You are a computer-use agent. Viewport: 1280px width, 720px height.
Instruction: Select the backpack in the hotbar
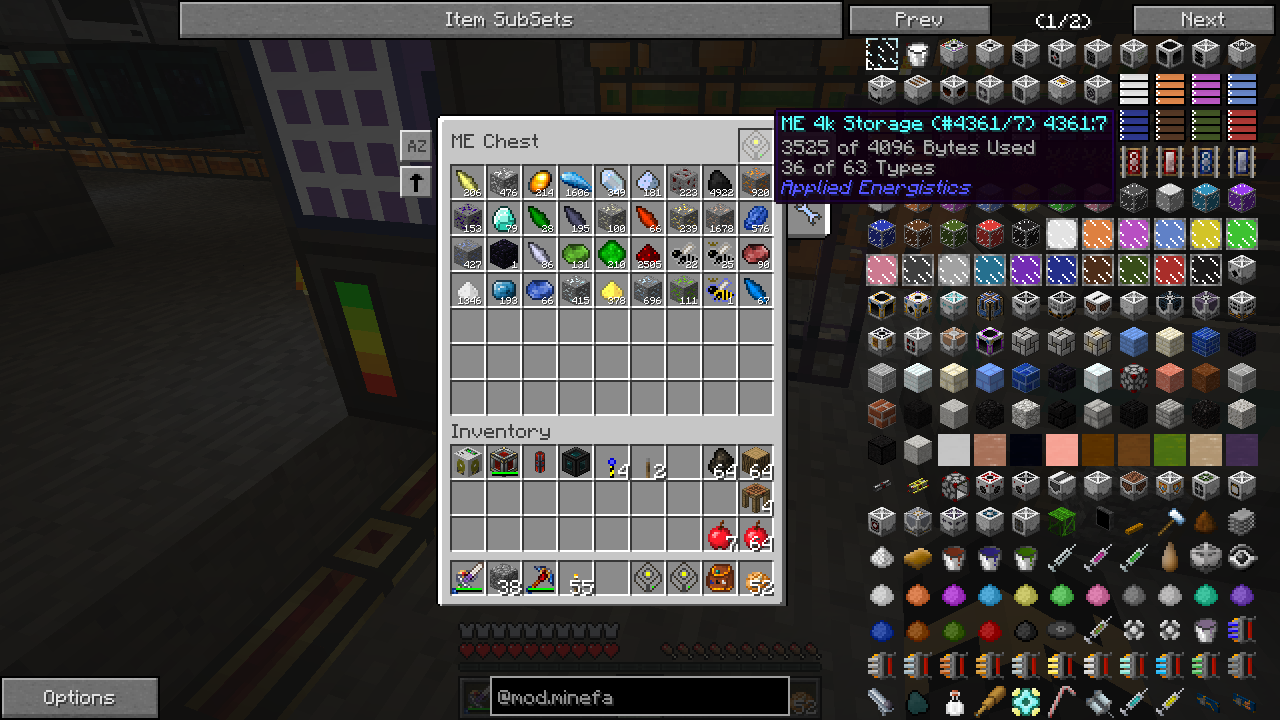tap(720, 578)
